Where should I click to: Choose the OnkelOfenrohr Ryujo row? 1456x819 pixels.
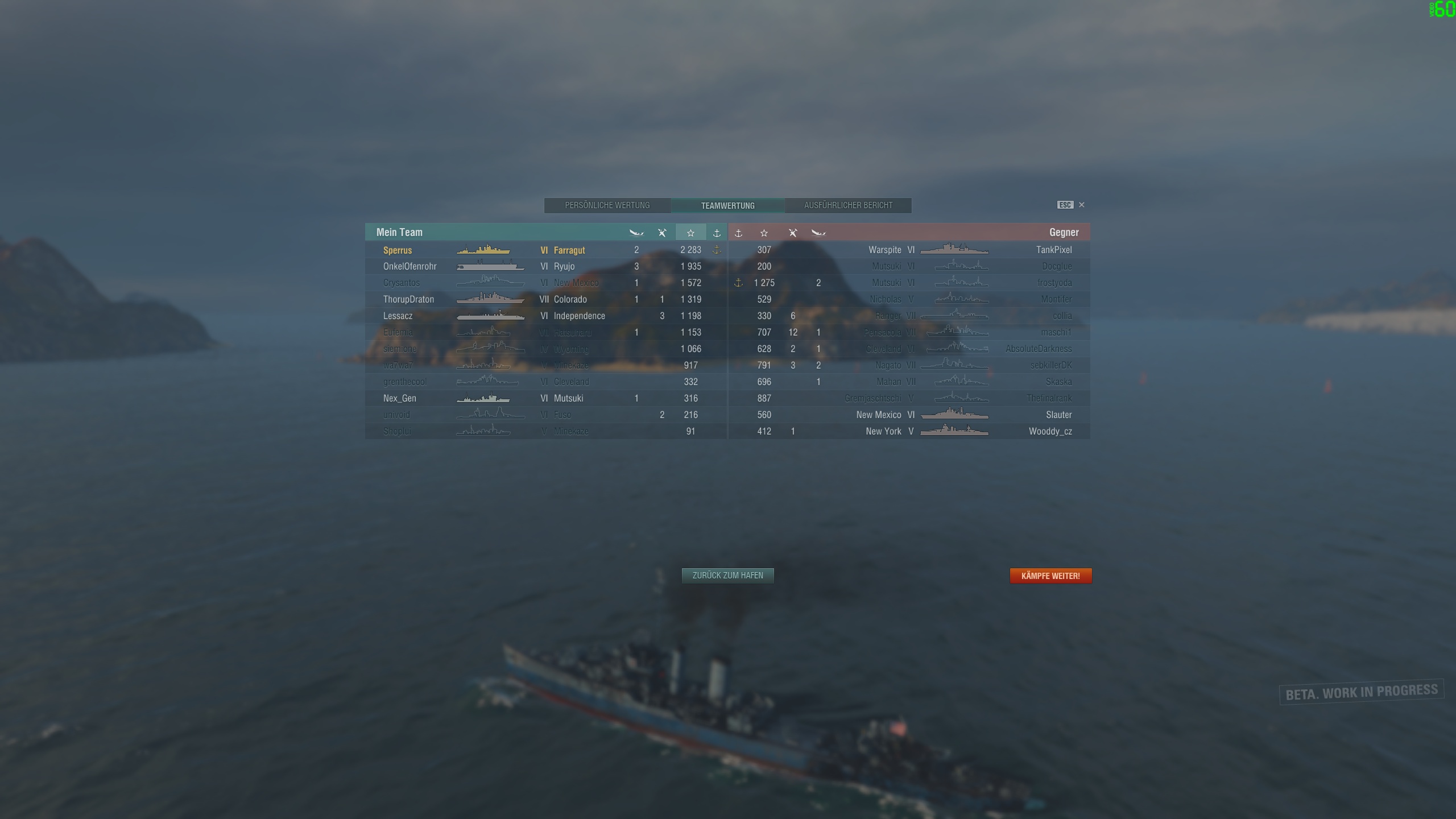546,266
